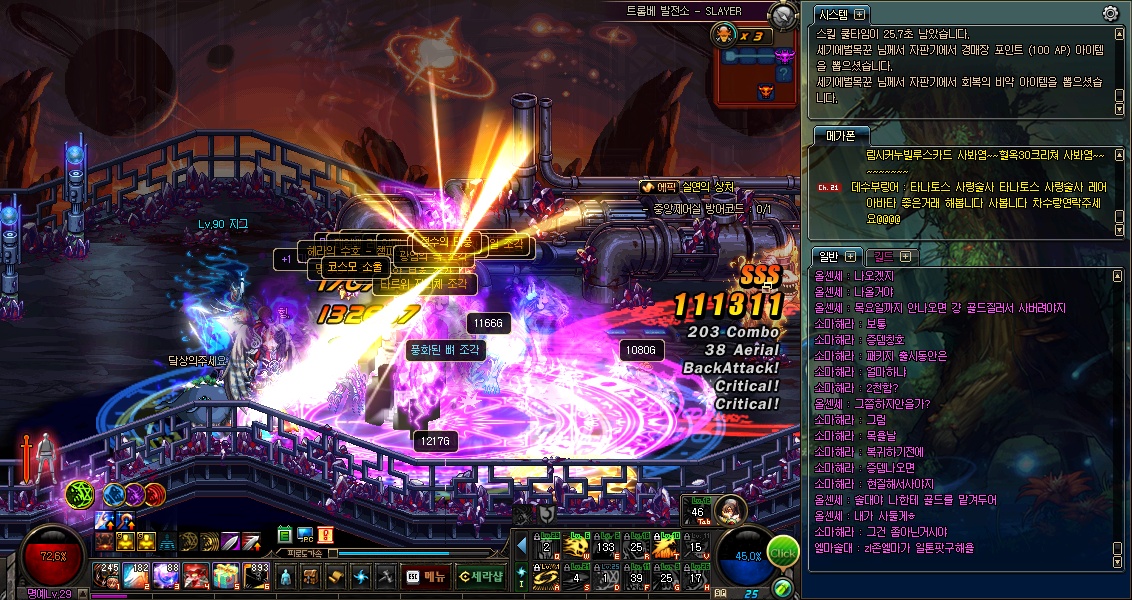This screenshot has width=1132, height=600.
Task: Click the green Click bubble button
Action: (x=782, y=553)
